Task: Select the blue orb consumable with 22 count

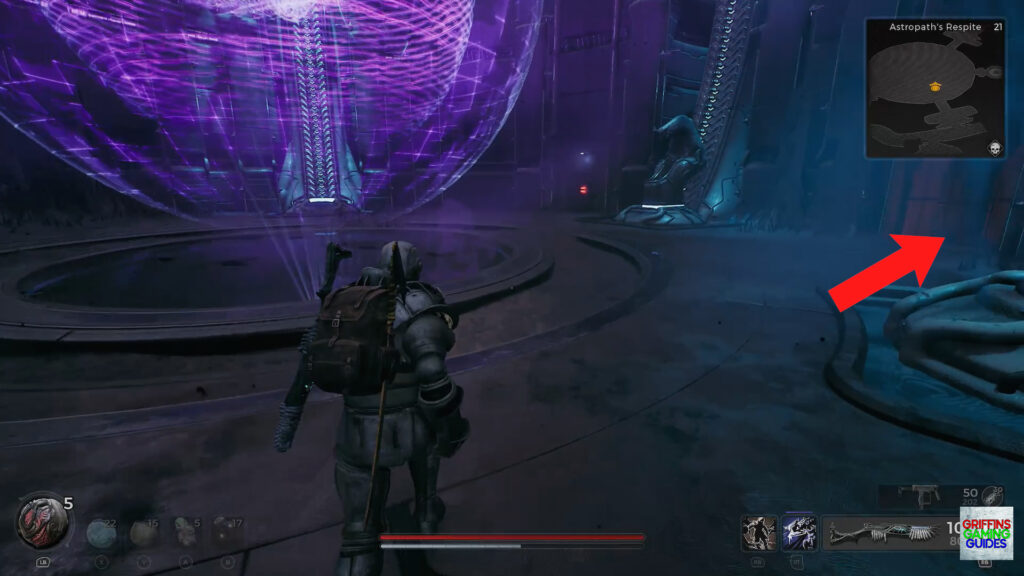Action: [99, 531]
